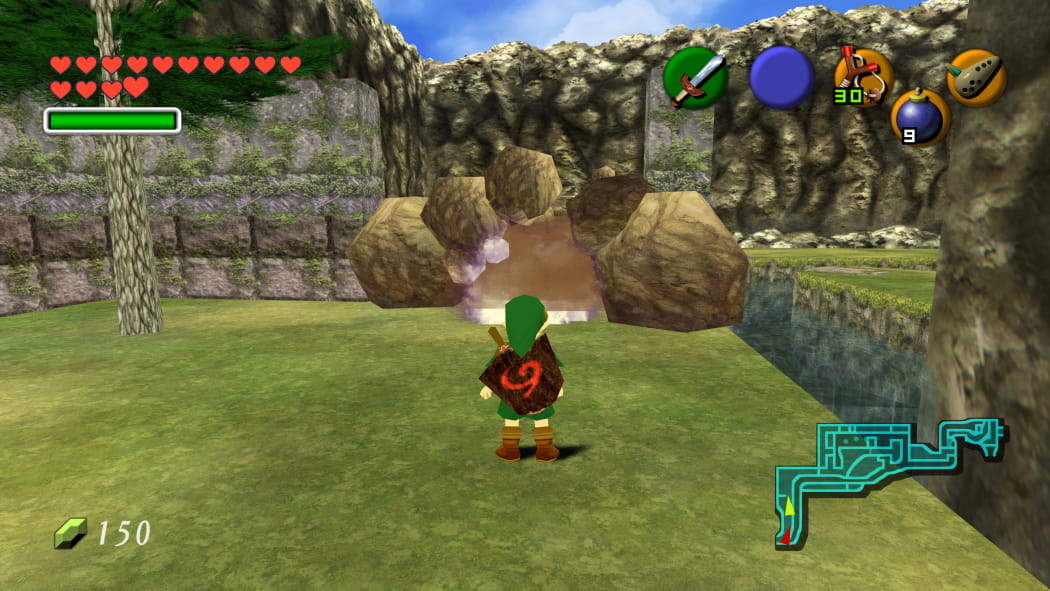Viewport: 1050px width, 591px height.
Task: Select the green sword button icon
Action: click(695, 78)
